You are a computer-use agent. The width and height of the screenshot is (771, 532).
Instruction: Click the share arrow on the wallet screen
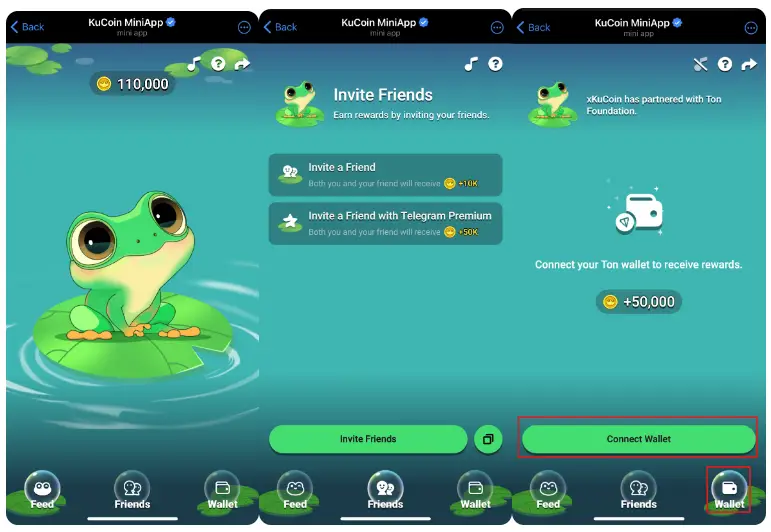tap(748, 64)
